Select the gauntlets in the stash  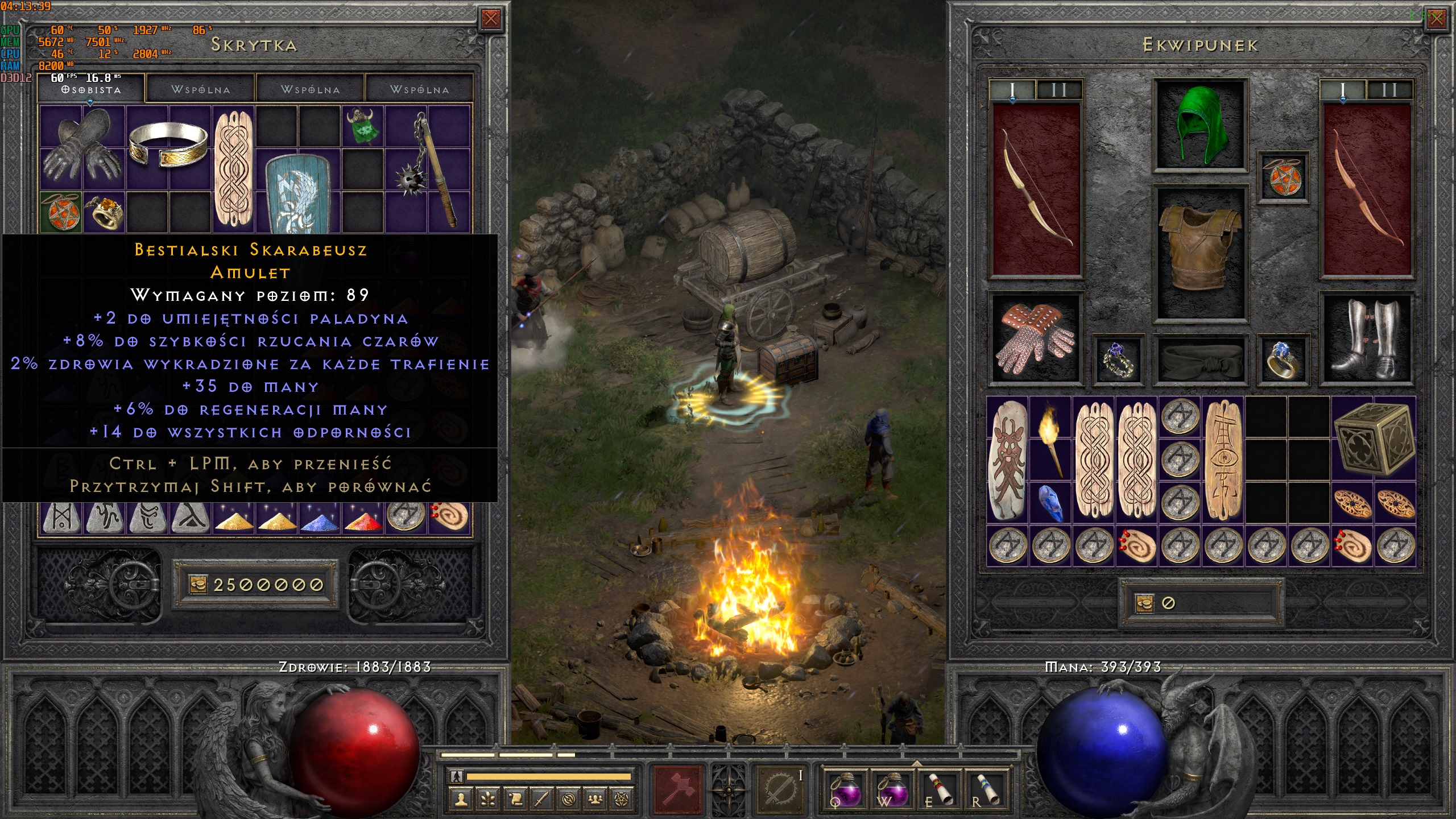pyautogui.click(x=83, y=147)
